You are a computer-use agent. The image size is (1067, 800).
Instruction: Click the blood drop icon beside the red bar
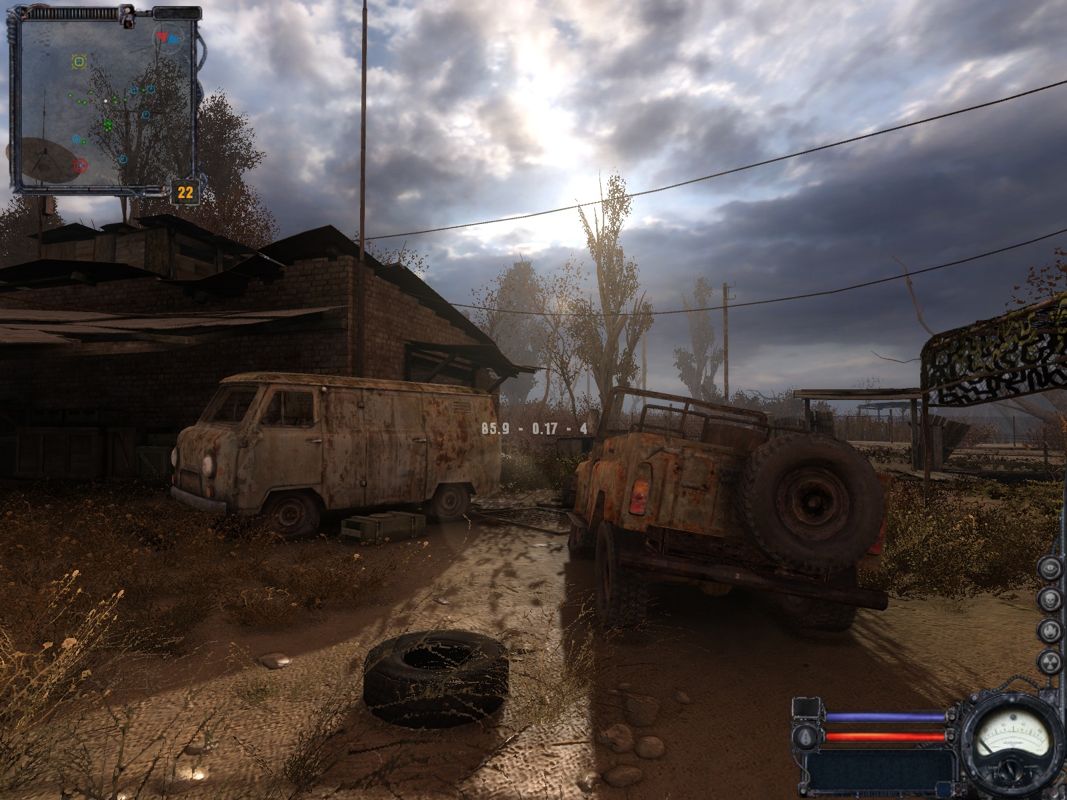pyautogui.click(x=807, y=737)
